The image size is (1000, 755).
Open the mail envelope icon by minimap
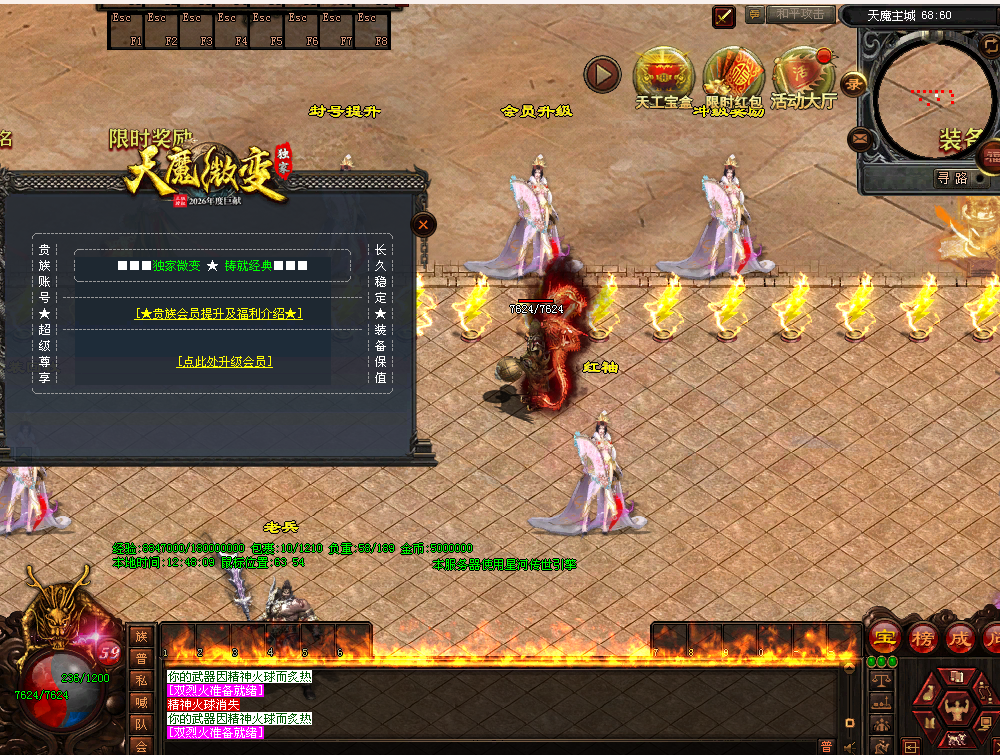pos(859,138)
